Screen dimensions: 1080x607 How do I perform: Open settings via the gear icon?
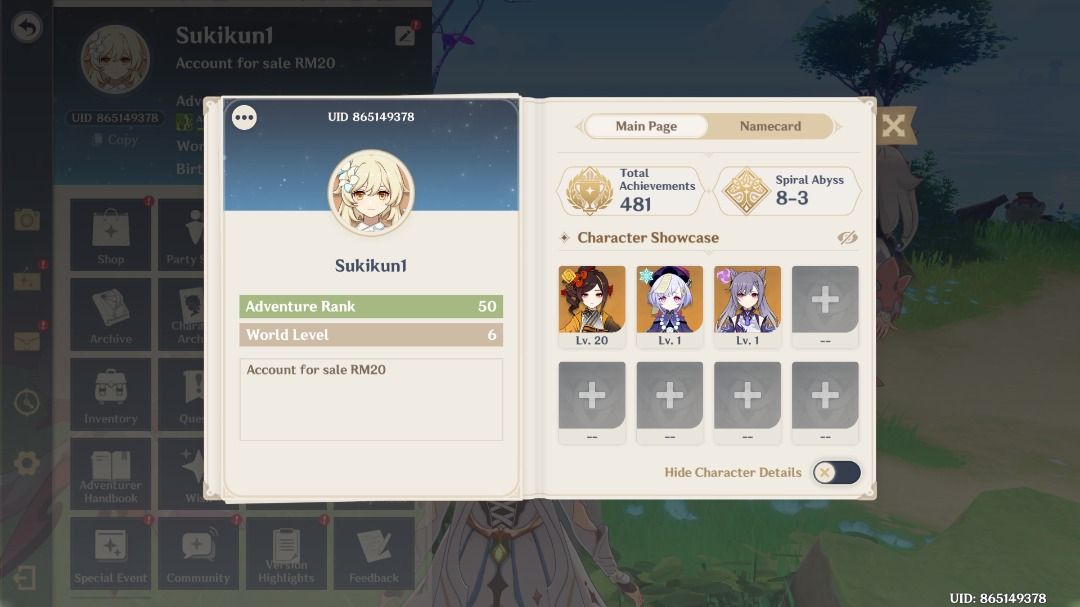27,463
